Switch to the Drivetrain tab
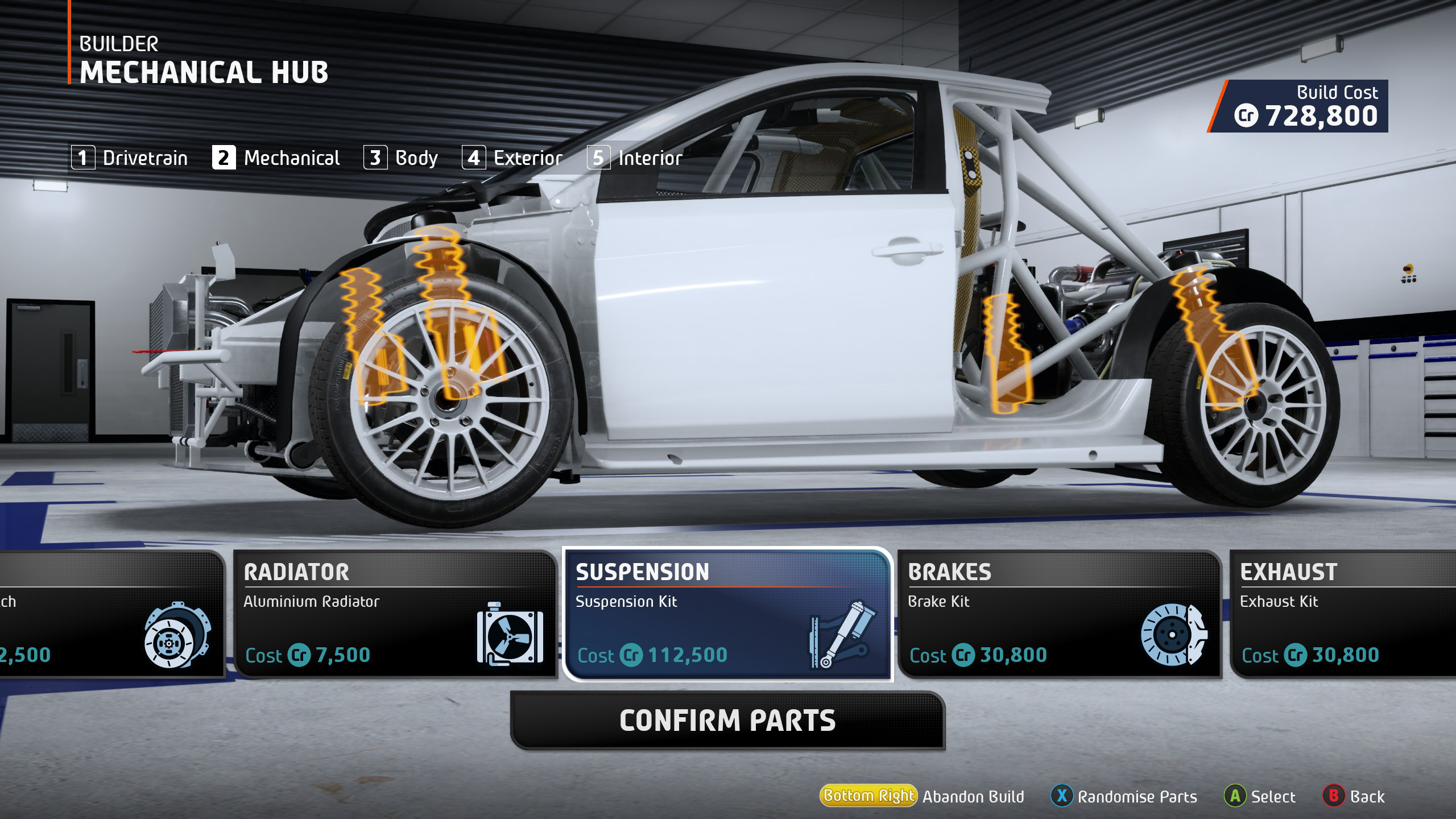 tap(130, 158)
